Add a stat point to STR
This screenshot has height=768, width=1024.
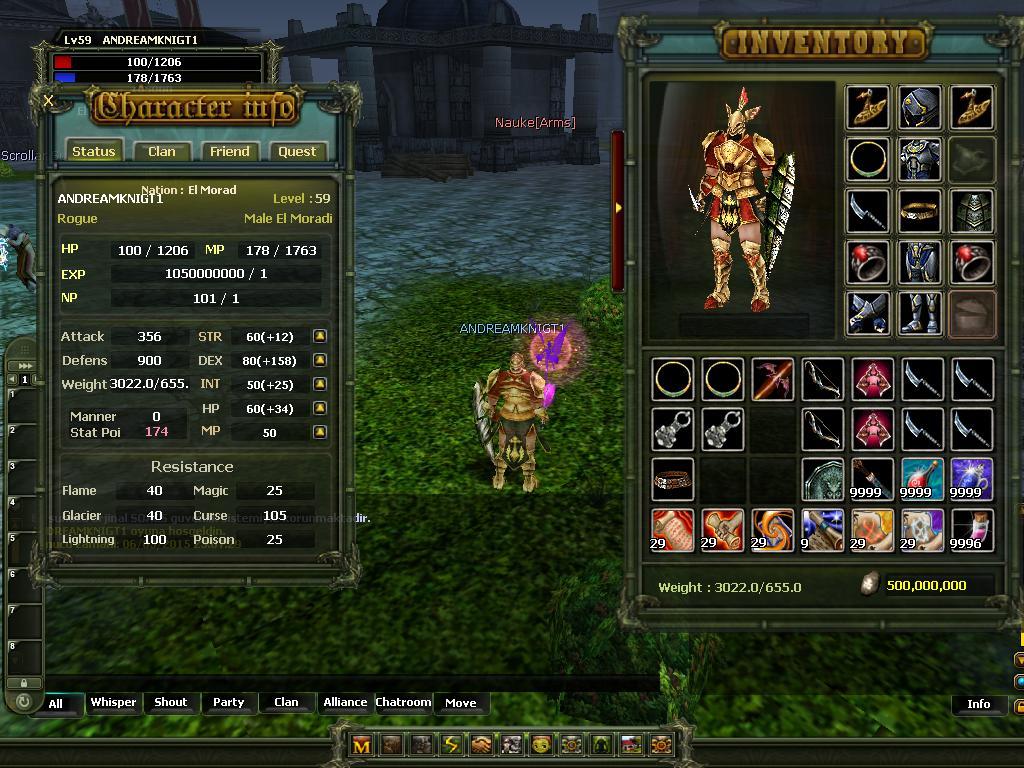click(x=319, y=336)
